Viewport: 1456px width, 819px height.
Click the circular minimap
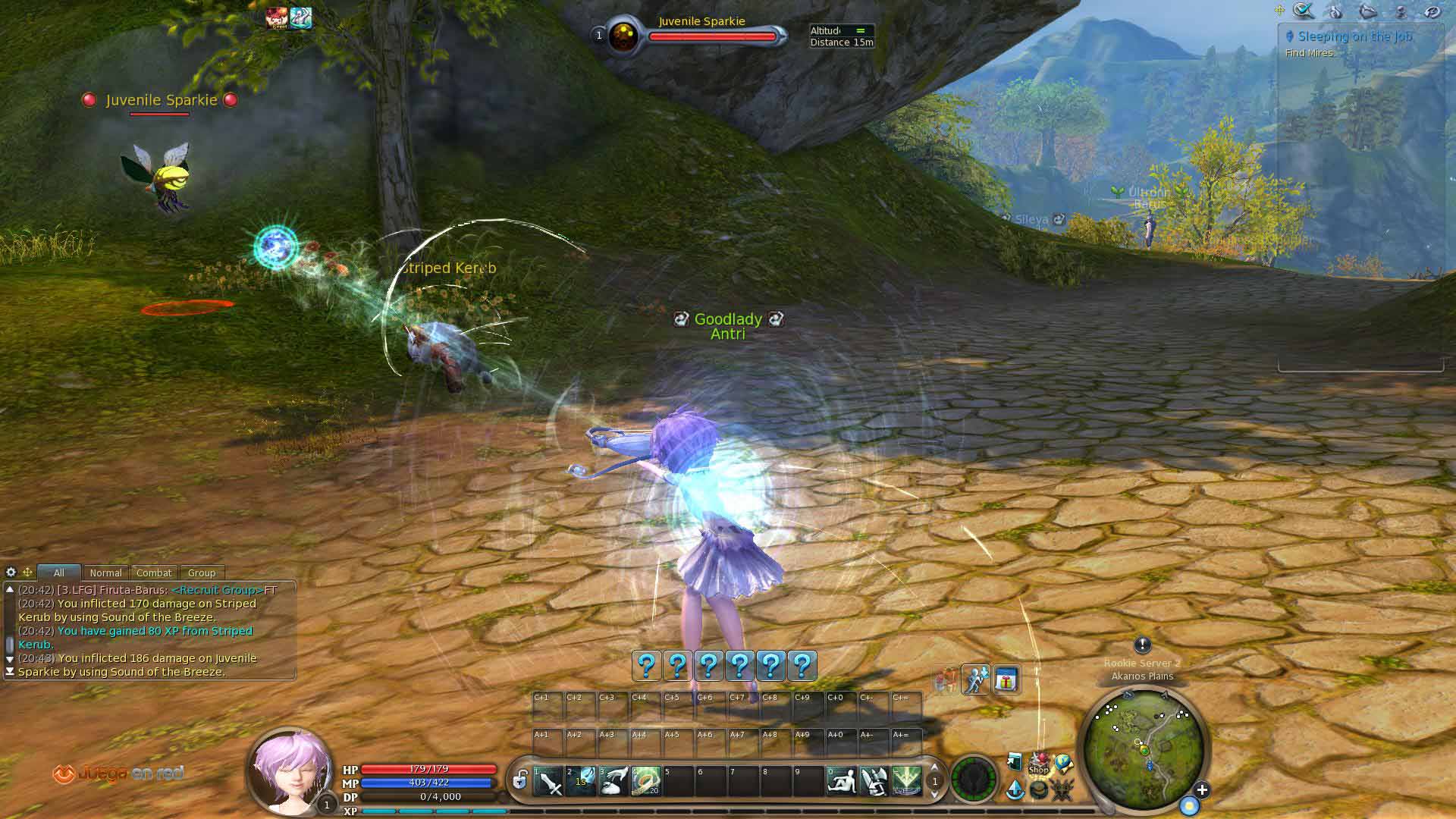[1143, 747]
